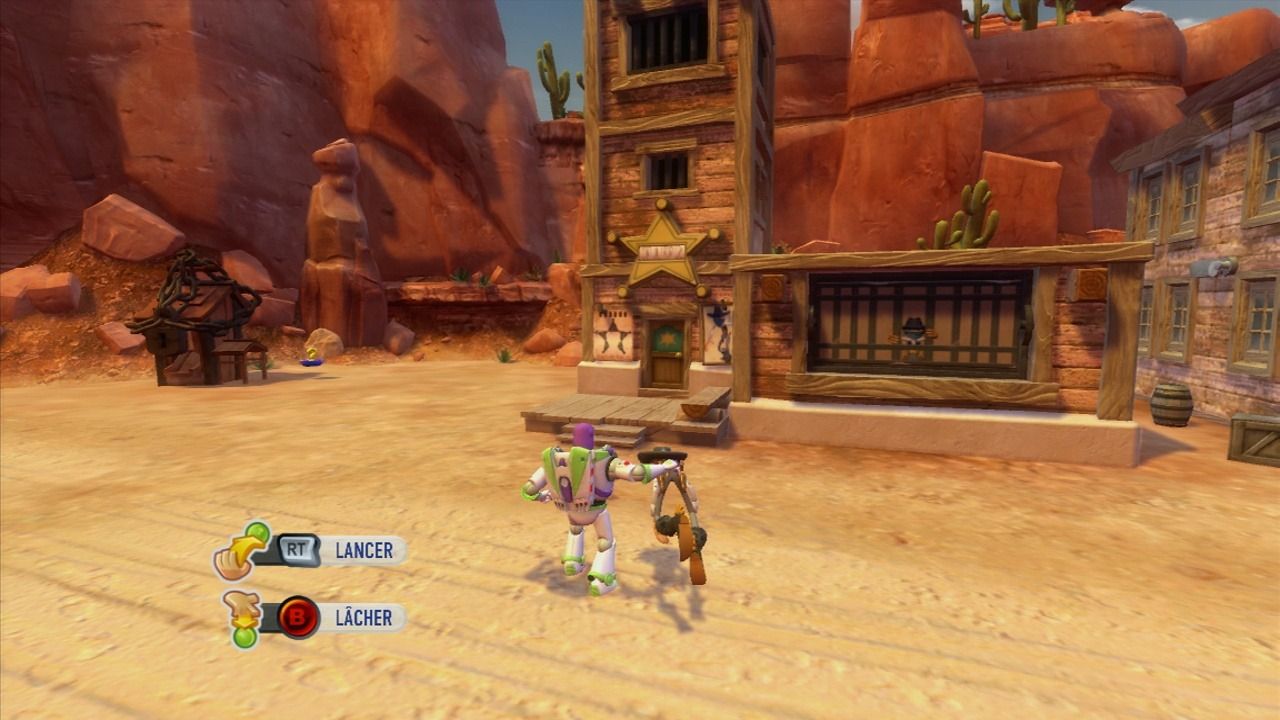Image resolution: width=1280 pixels, height=720 pixels.
Task: Click the glowing object near the rock wall
Action: [310, 356]
